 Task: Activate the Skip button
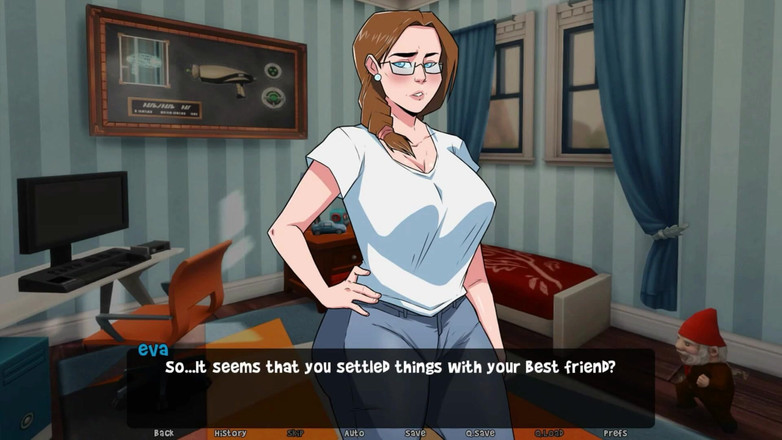[295, 433]
